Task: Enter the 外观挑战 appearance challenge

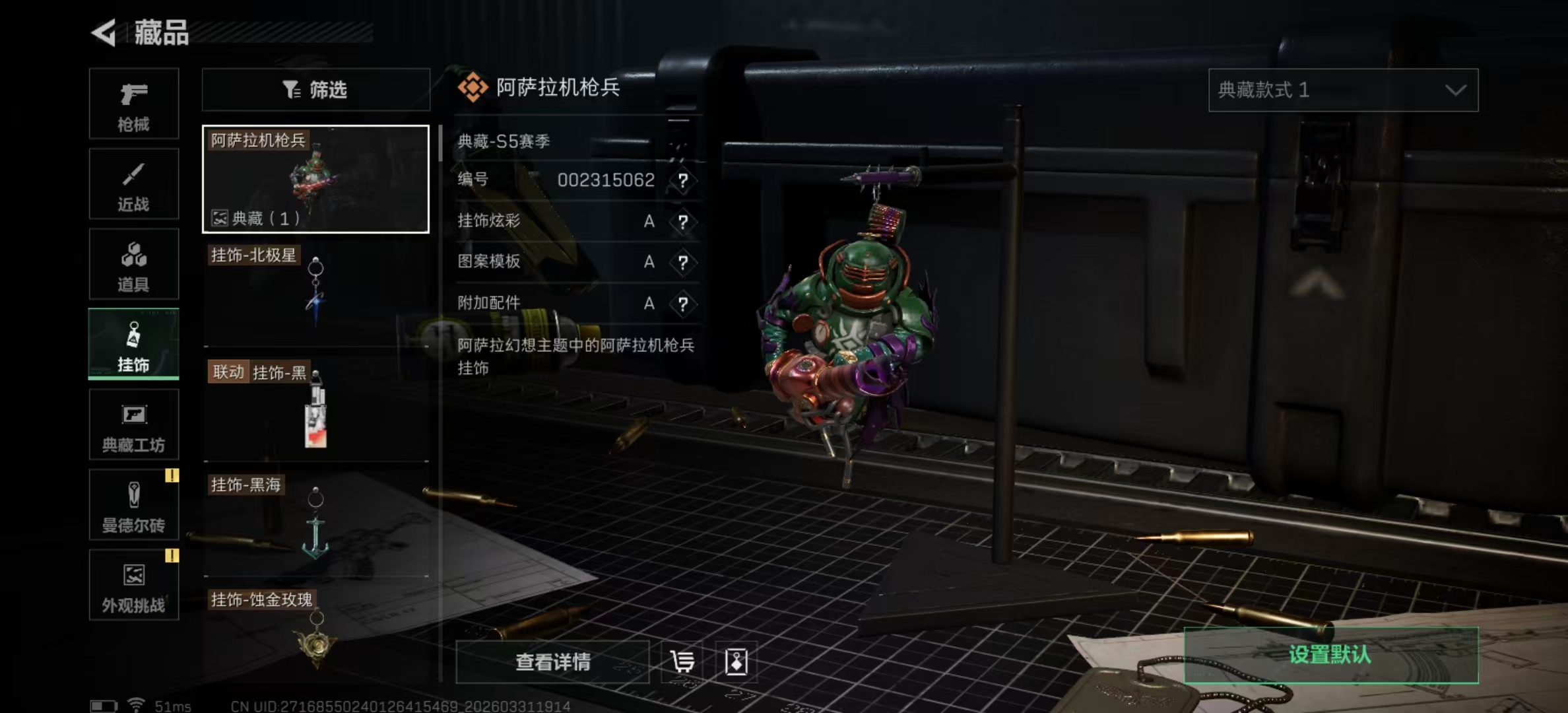Action: (x=133, y=585)
